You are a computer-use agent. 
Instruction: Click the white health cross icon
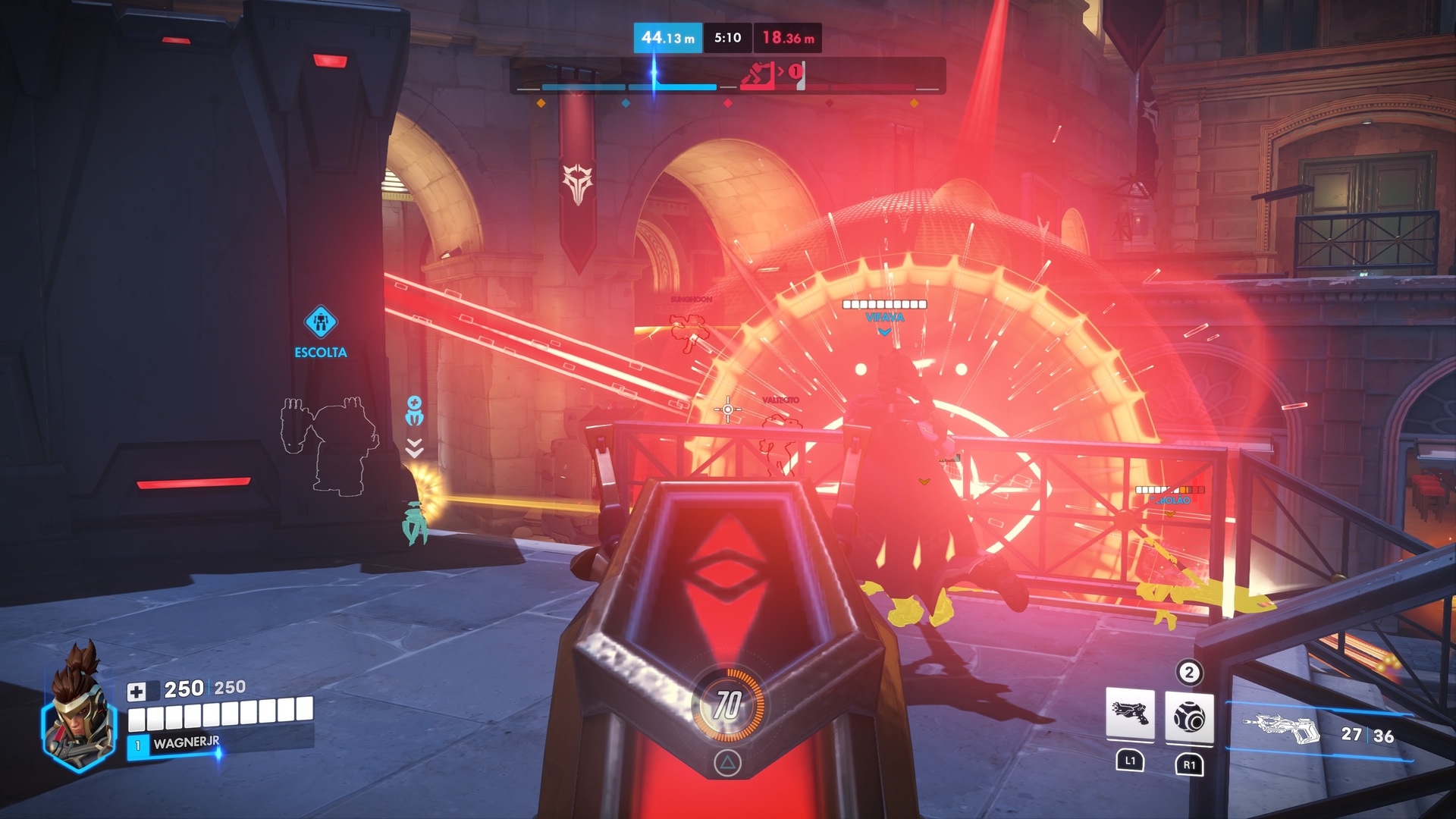point(136,691)
